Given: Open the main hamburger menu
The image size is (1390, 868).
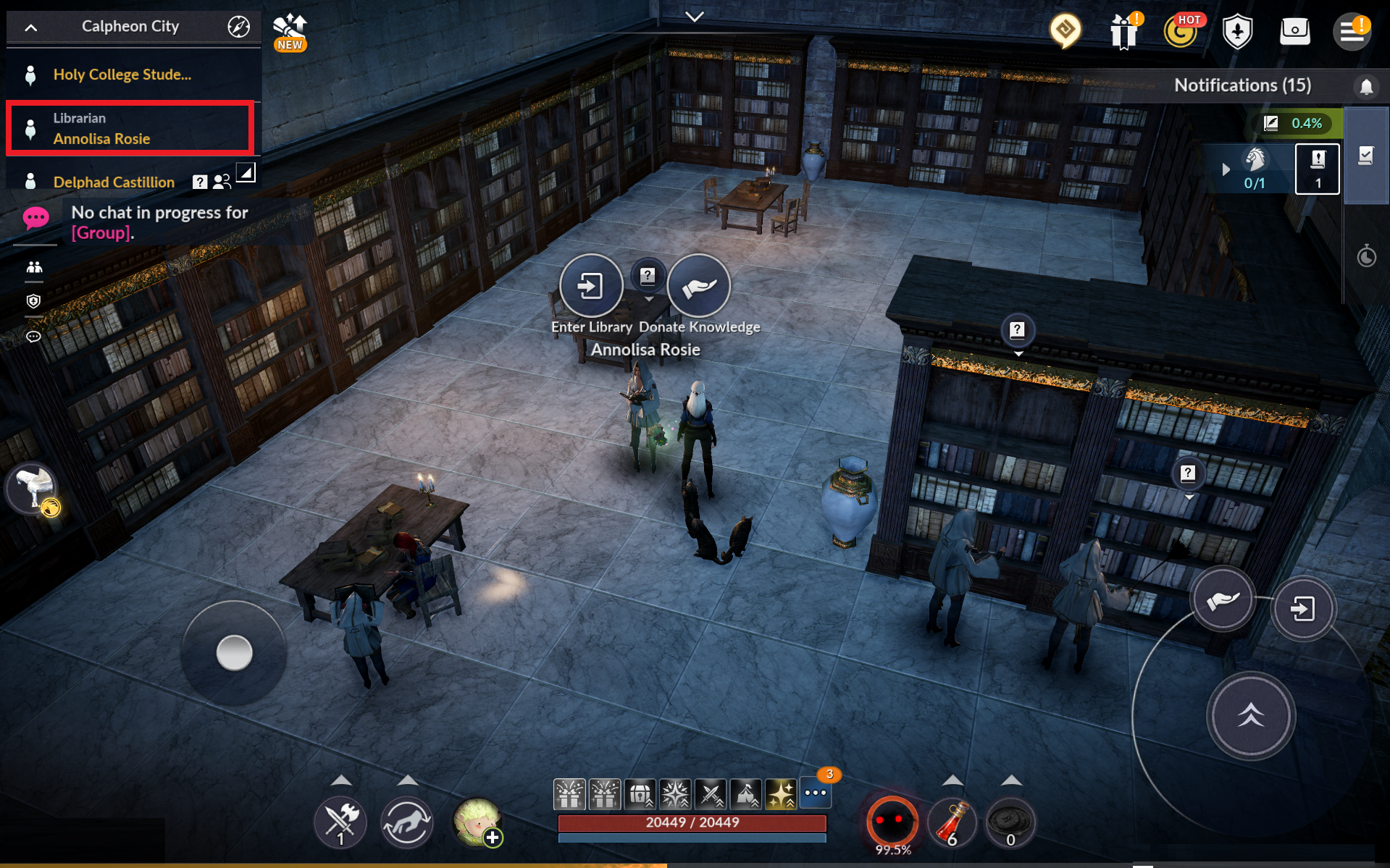Looking at the screenshot, I should coord(1351,32).
